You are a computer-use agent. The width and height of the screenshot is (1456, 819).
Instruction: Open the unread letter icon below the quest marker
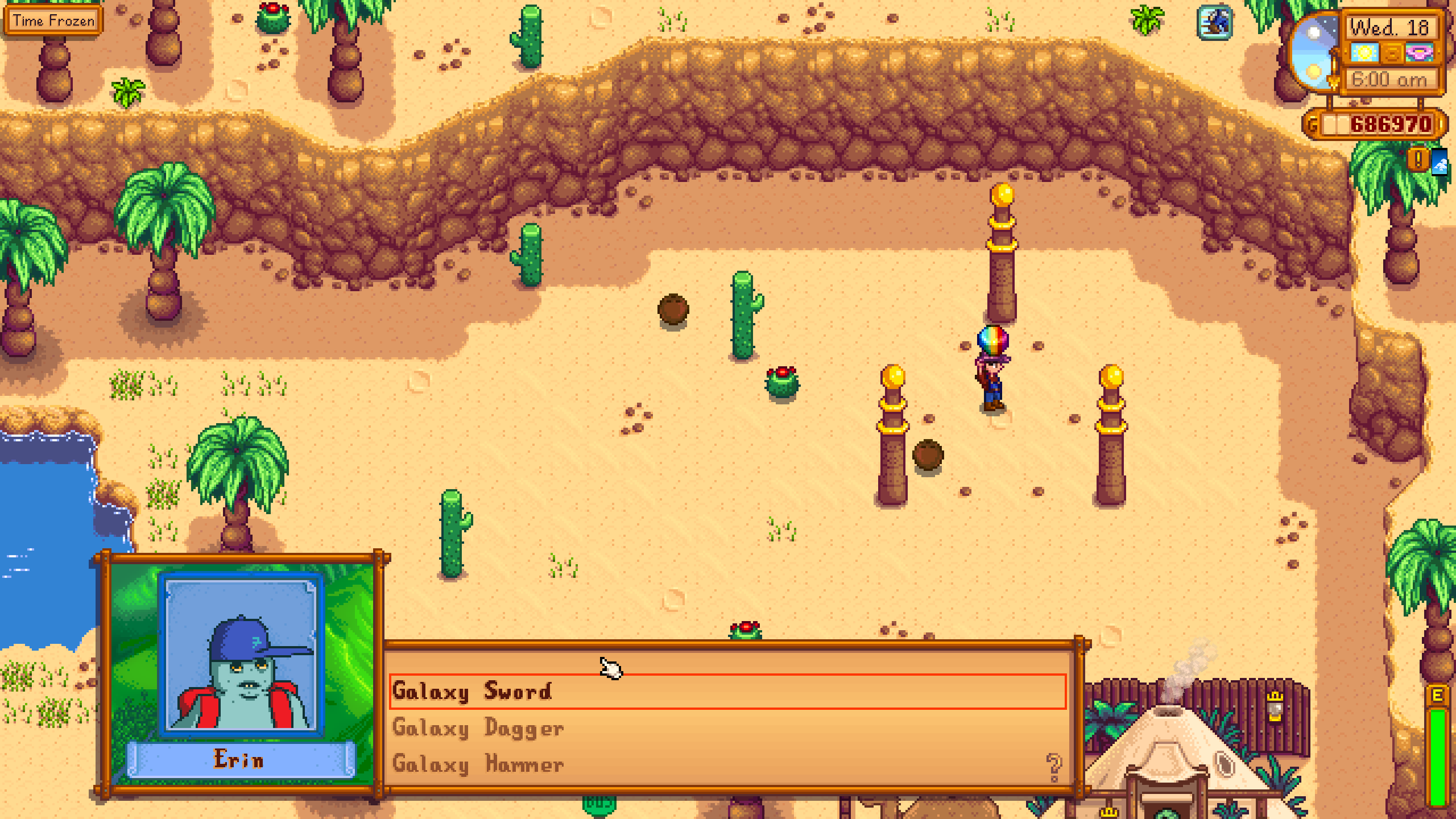pyautogui.click(x=1440, y=163)
